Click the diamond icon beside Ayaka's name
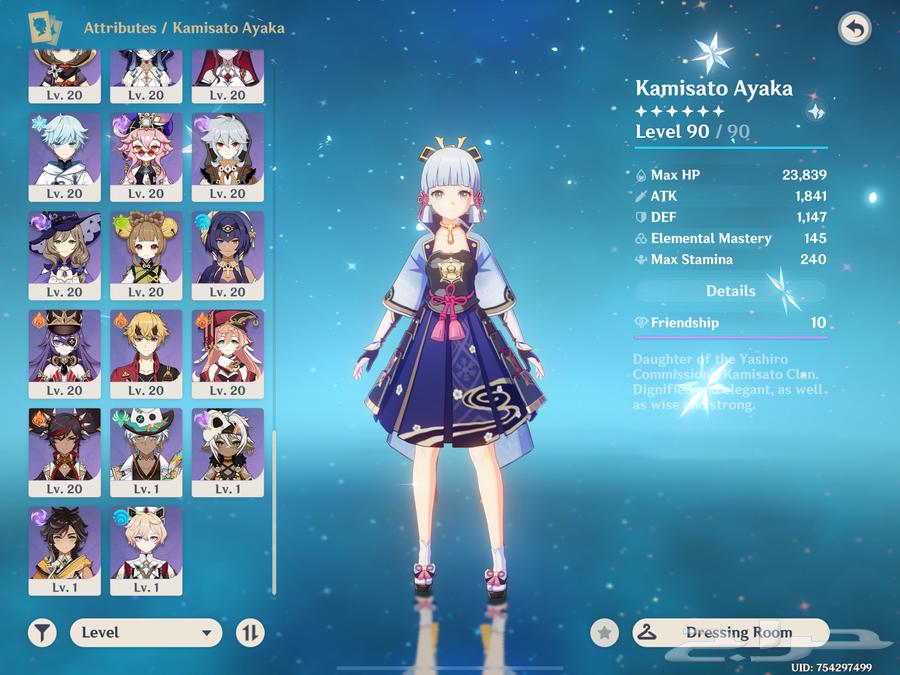Screen dimensions: 900x675 816,111
